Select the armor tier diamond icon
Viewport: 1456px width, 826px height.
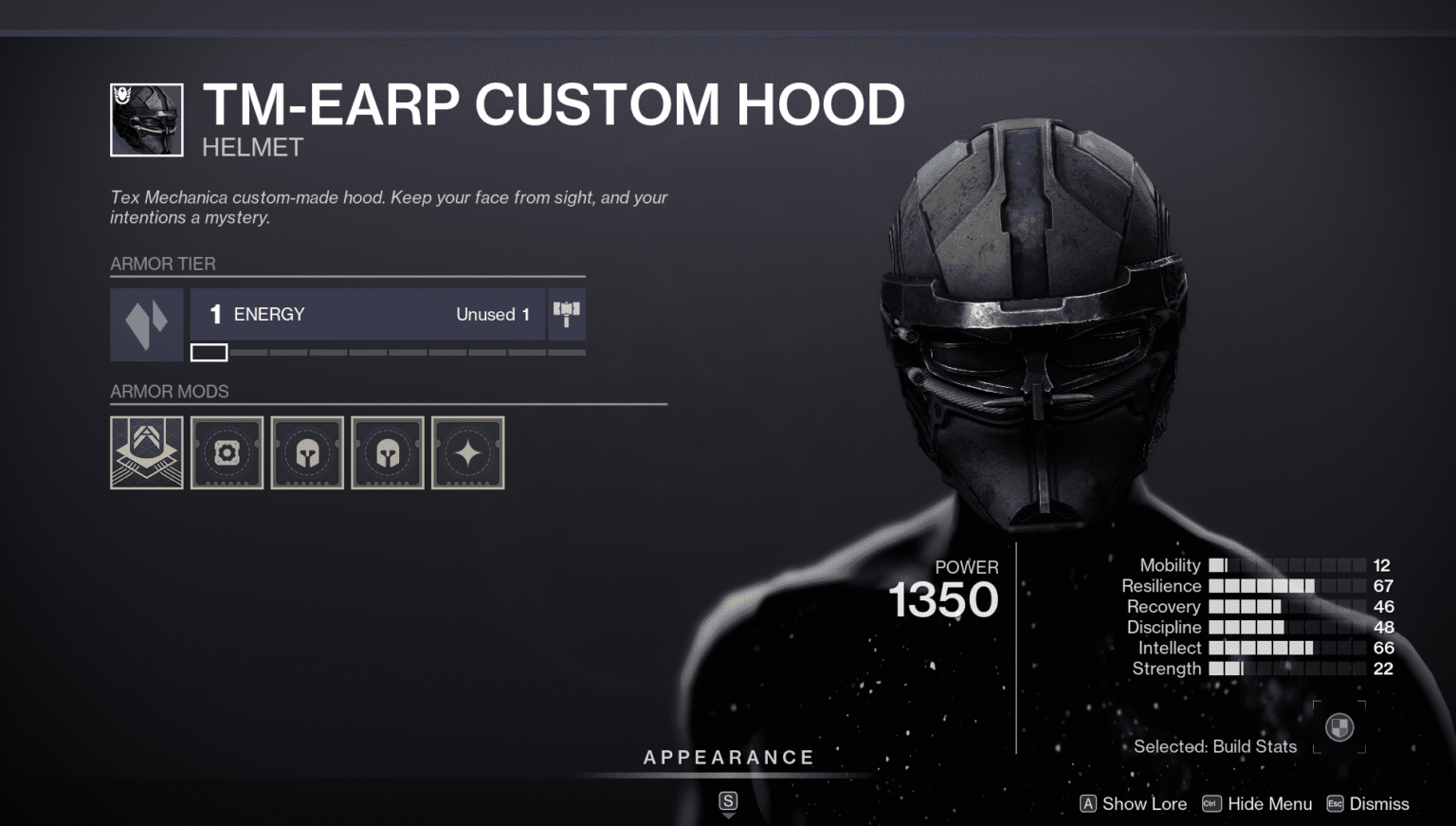tap(147, 325)
